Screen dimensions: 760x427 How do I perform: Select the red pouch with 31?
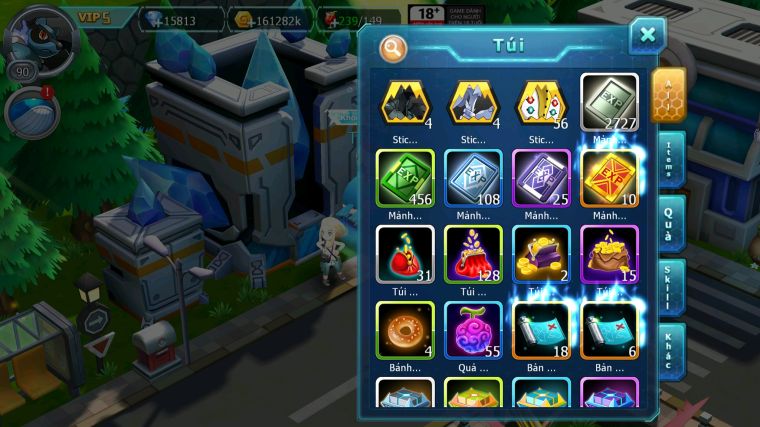point(405,255)
